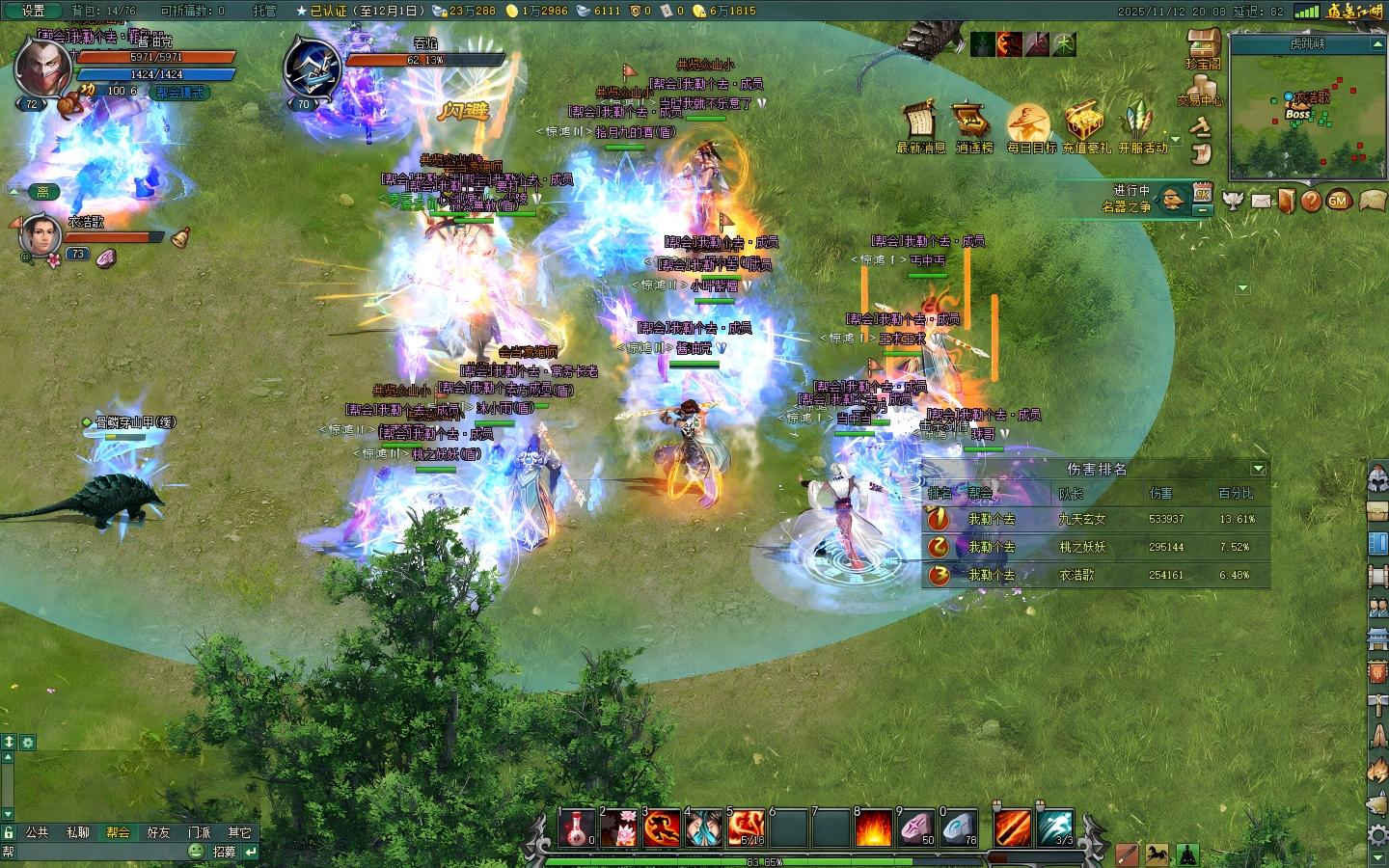
Task: Open the question mark help button
Action: [1311, 201]
